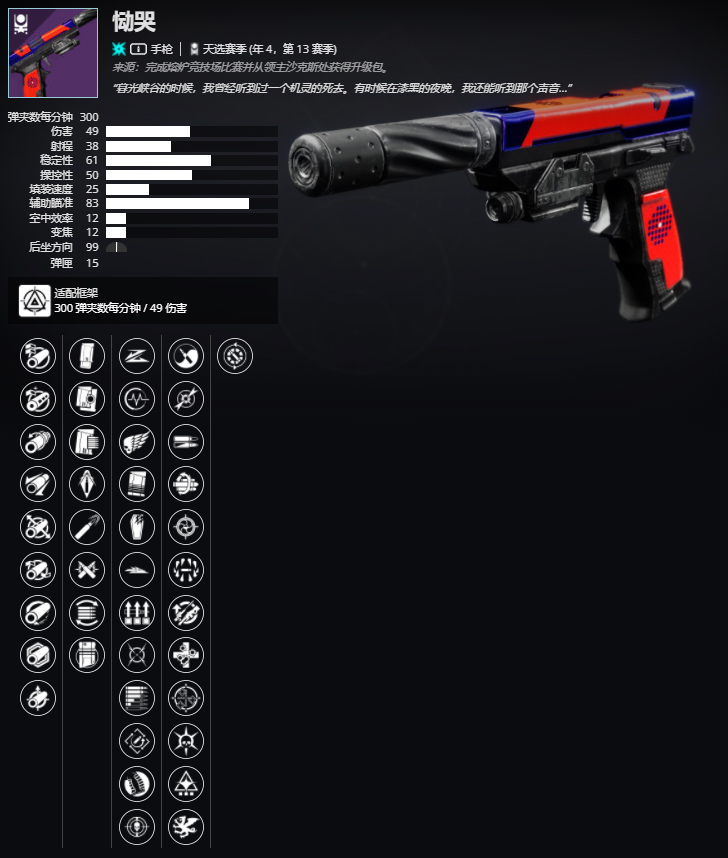Pick the dragon silhouette perk icon
This screenshot has height=858, width=728.
tap(186, 828)
